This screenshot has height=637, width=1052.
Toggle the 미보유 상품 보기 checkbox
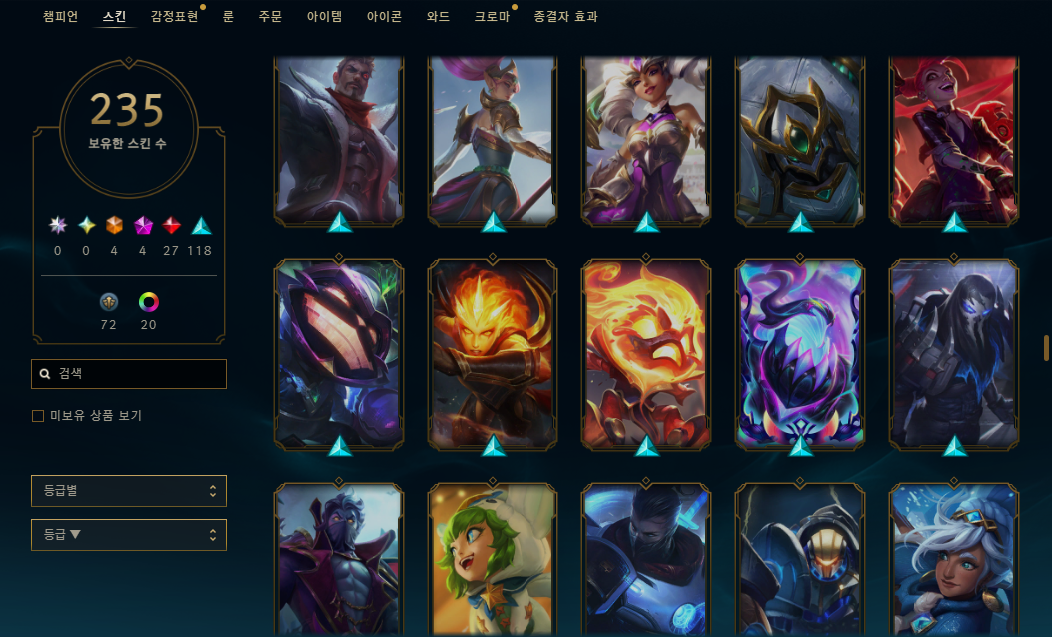(38, 416)
